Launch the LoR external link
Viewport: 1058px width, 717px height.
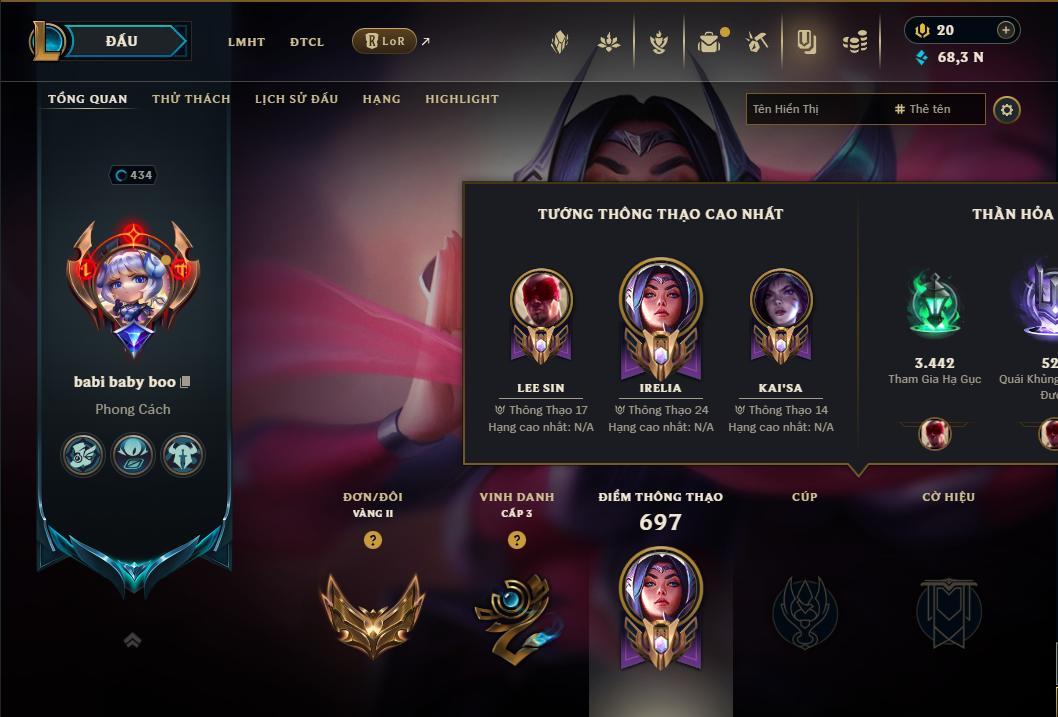pos(386,41)
